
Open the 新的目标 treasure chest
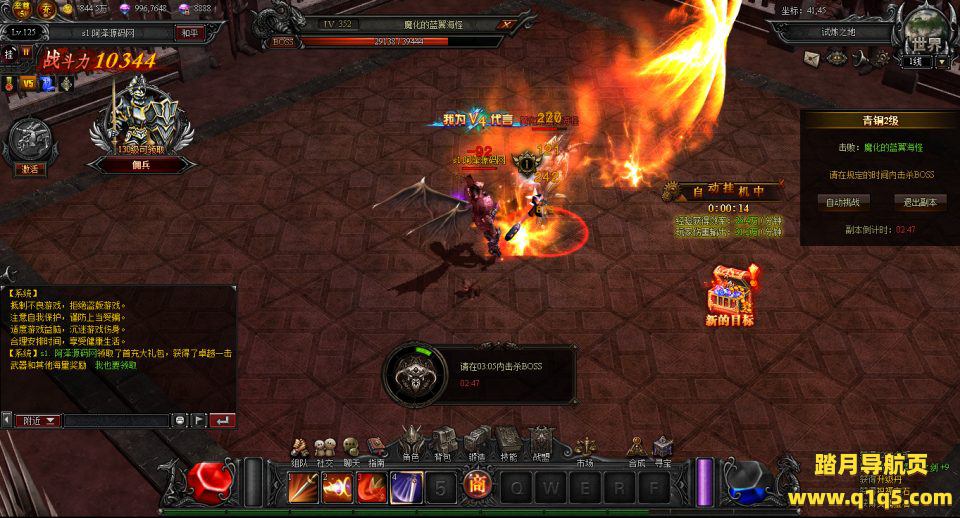pos(730,292)
